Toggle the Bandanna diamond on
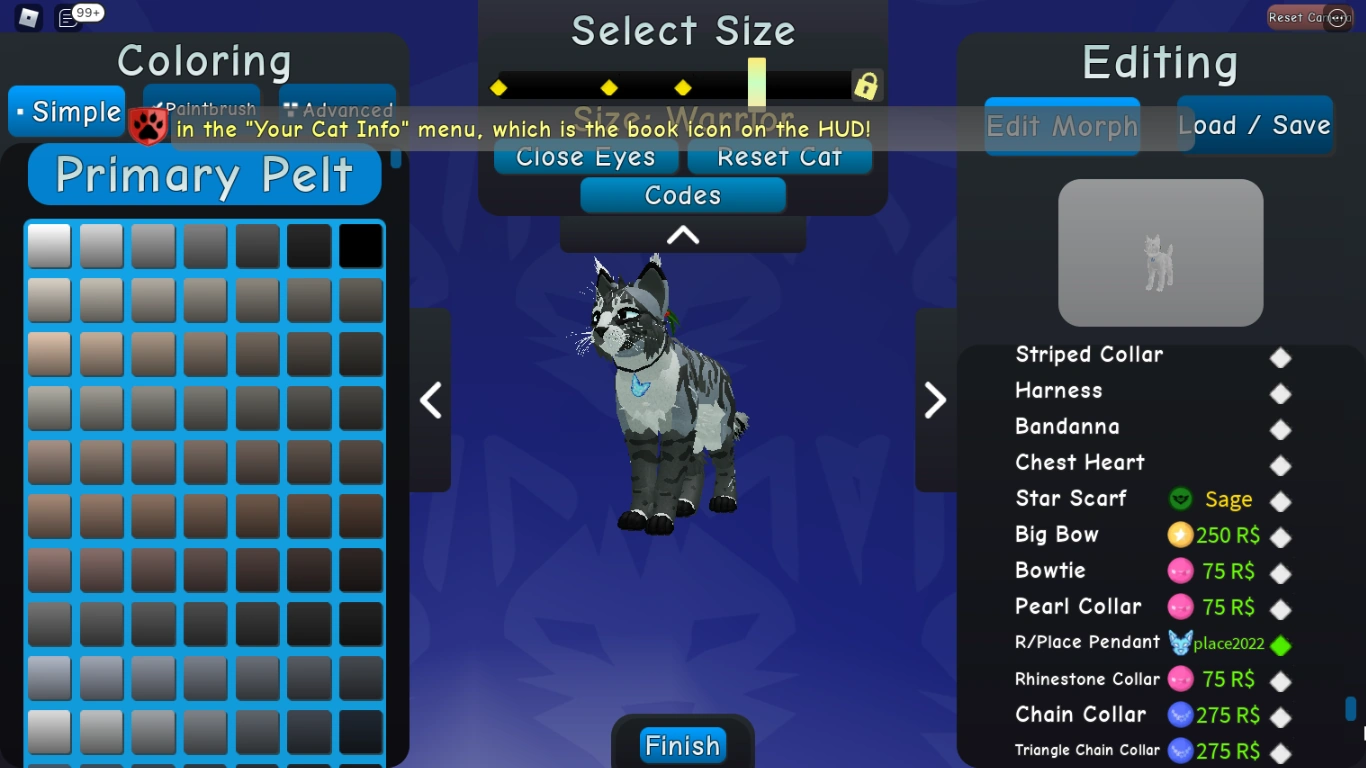 (1281, 428)
